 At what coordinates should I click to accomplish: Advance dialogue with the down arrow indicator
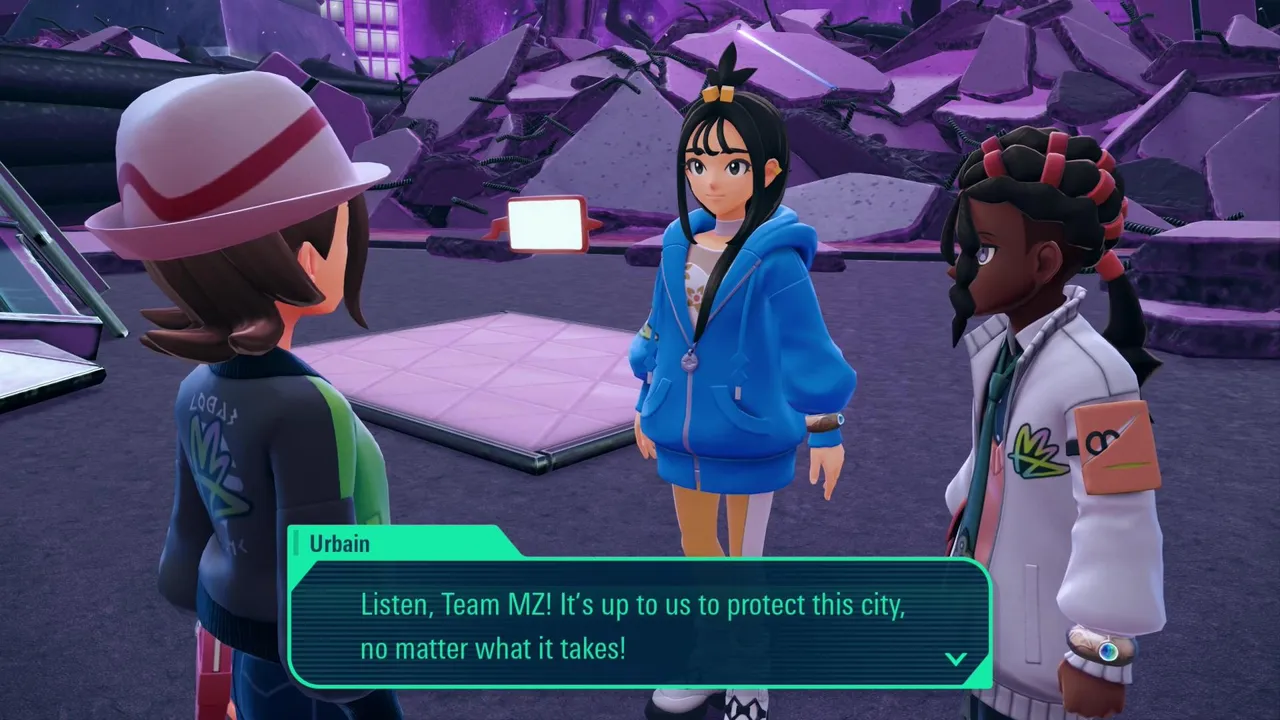[x=955, y=659]
